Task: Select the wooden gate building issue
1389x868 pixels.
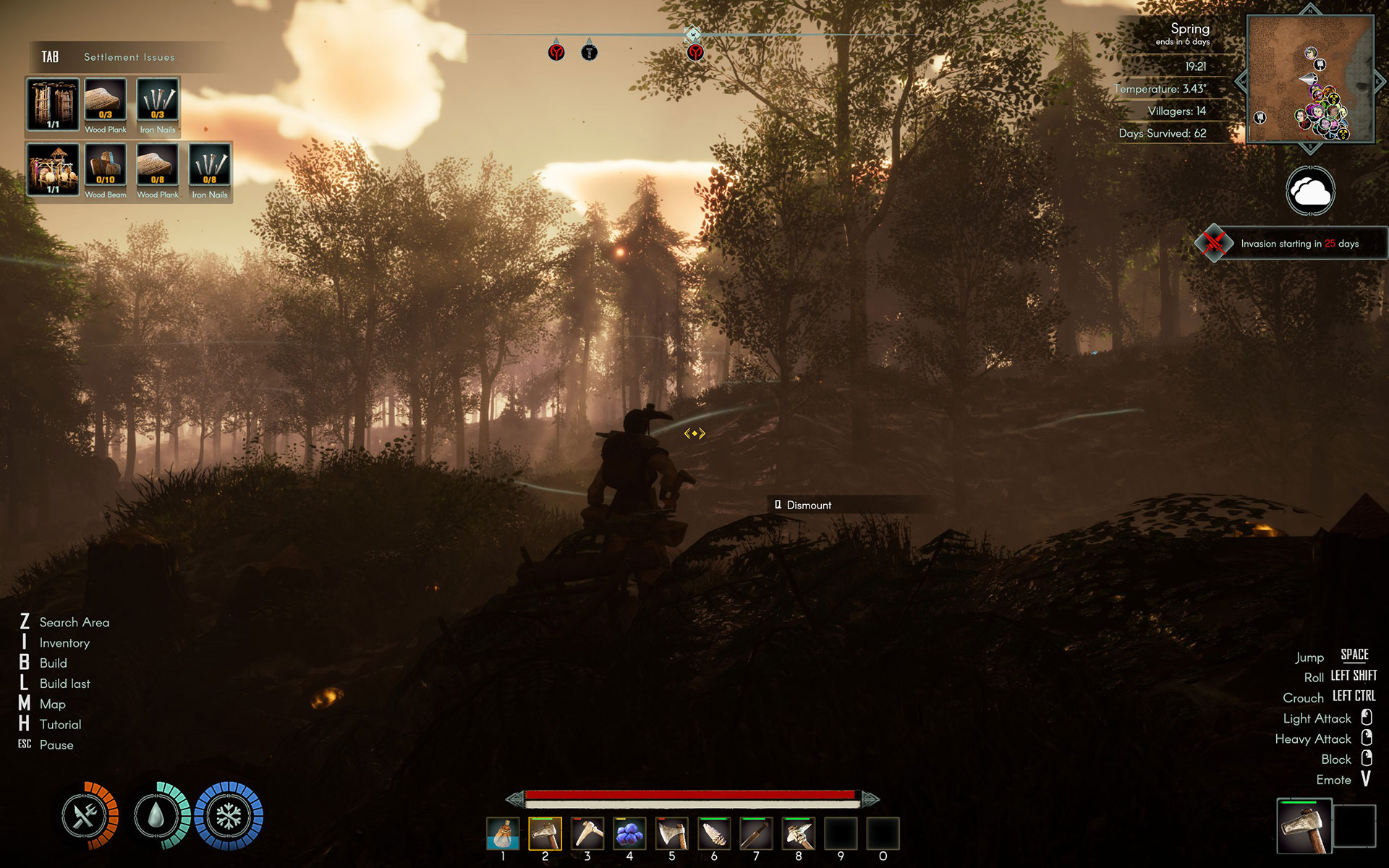Action: [x=53, y=105]
